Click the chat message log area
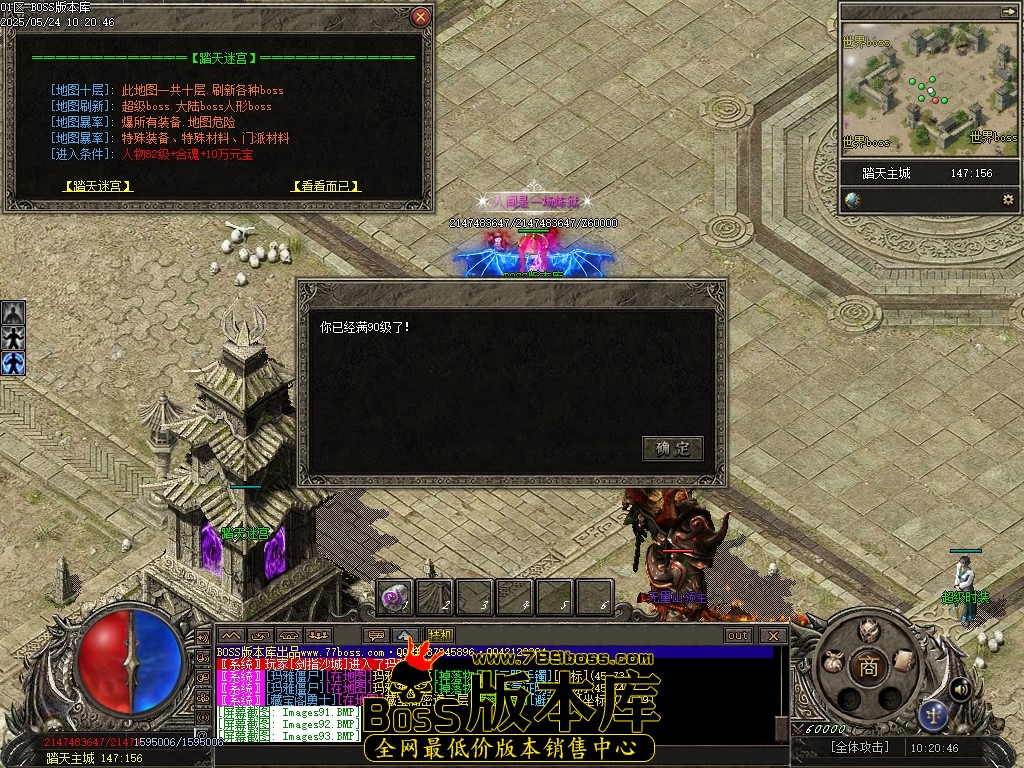1024x768 pixels. pos(300,695)
